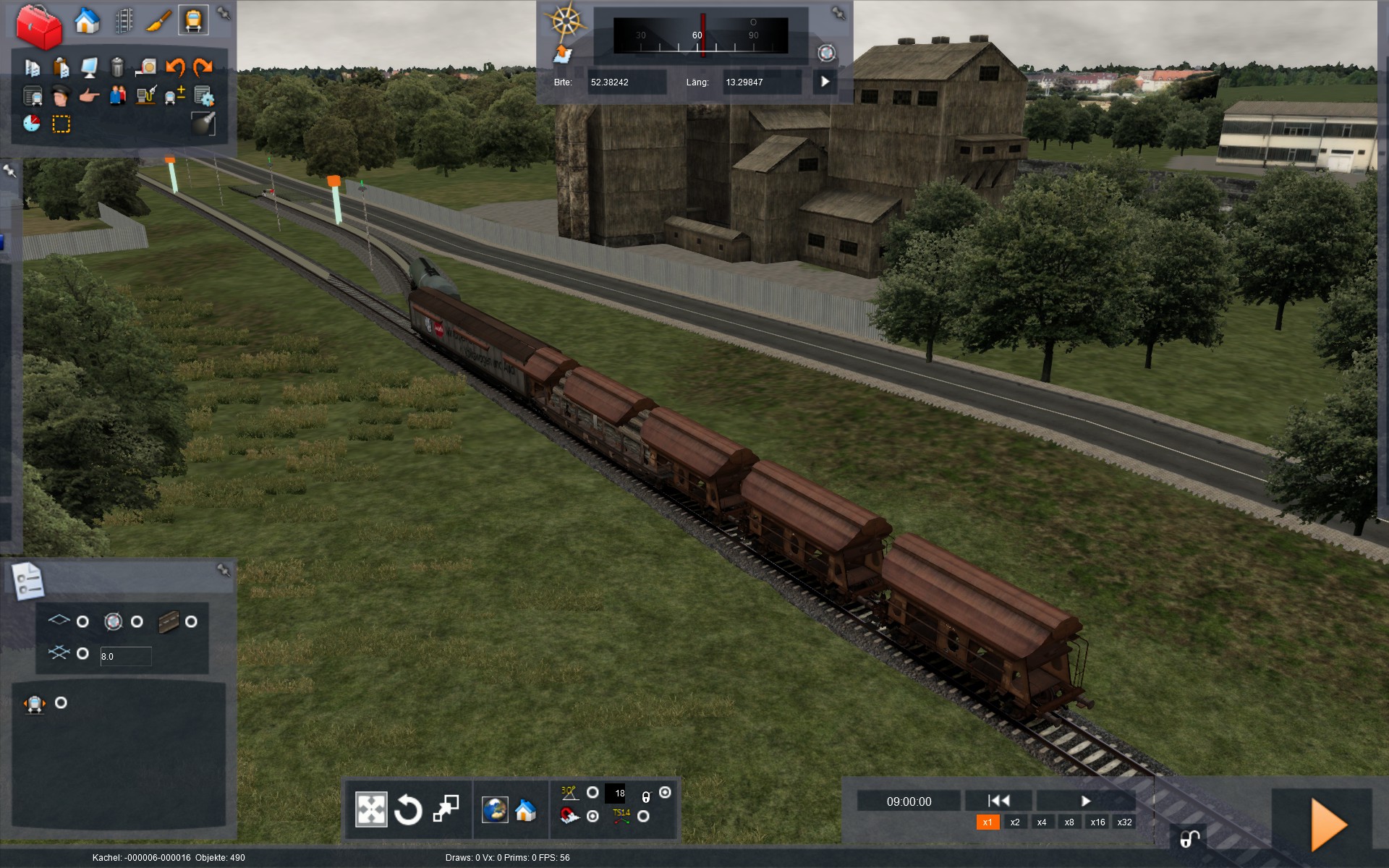Screen dimensions: 1389x868
Task: Redo with the right orange arrow
Action: tap(203, 67)
